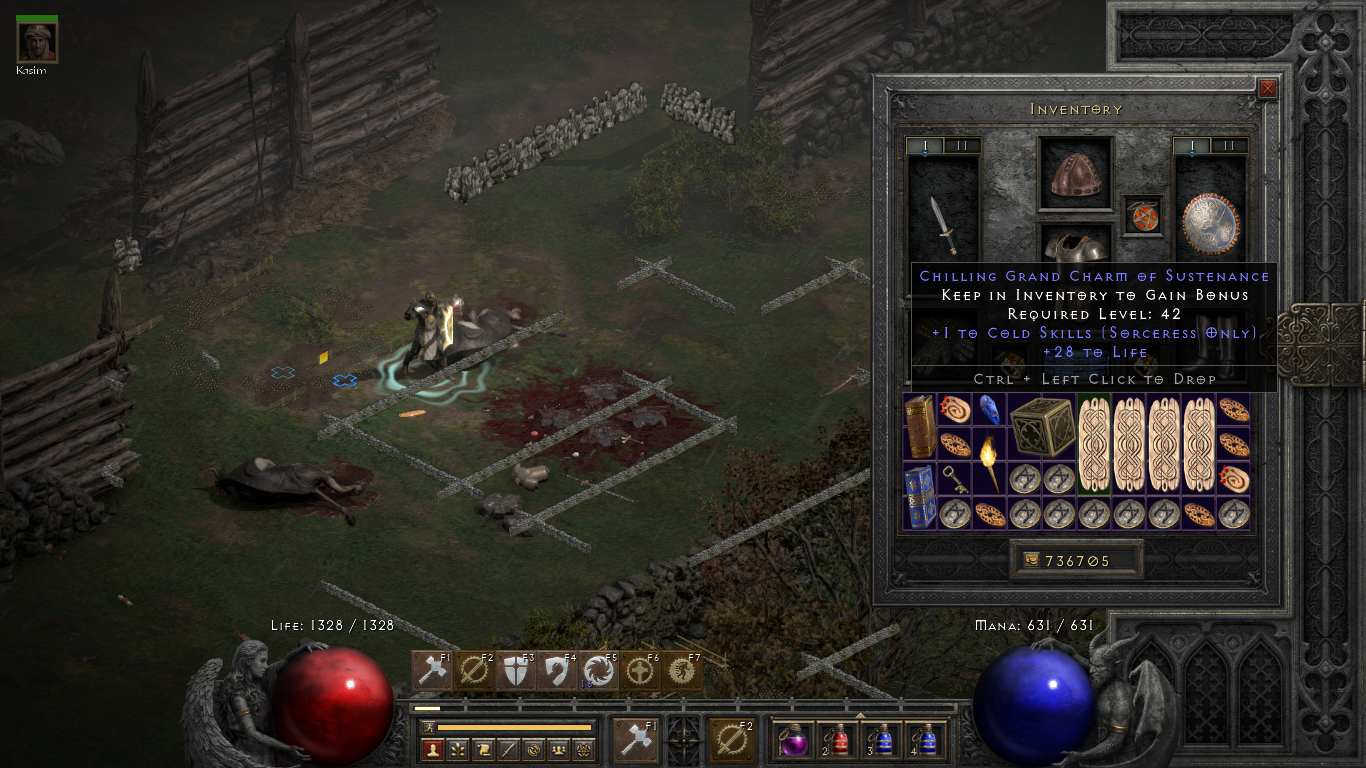Pick up the blue jewel
The height and width of the screenshot is (768, 1366).
point(988,410)
